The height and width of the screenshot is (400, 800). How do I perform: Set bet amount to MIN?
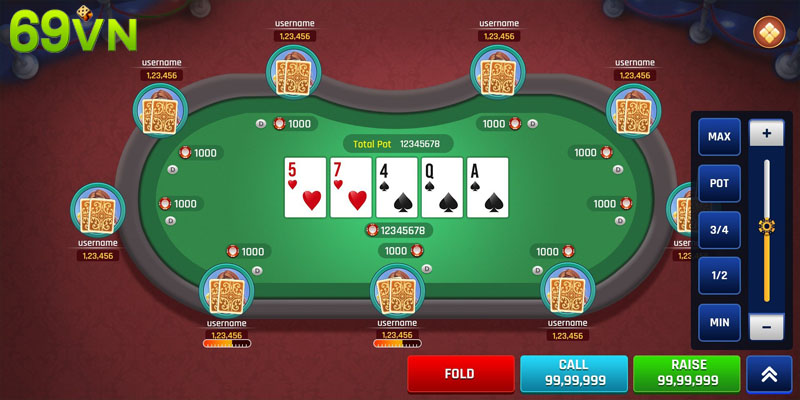pyautogui.click(x=719, y=322)
